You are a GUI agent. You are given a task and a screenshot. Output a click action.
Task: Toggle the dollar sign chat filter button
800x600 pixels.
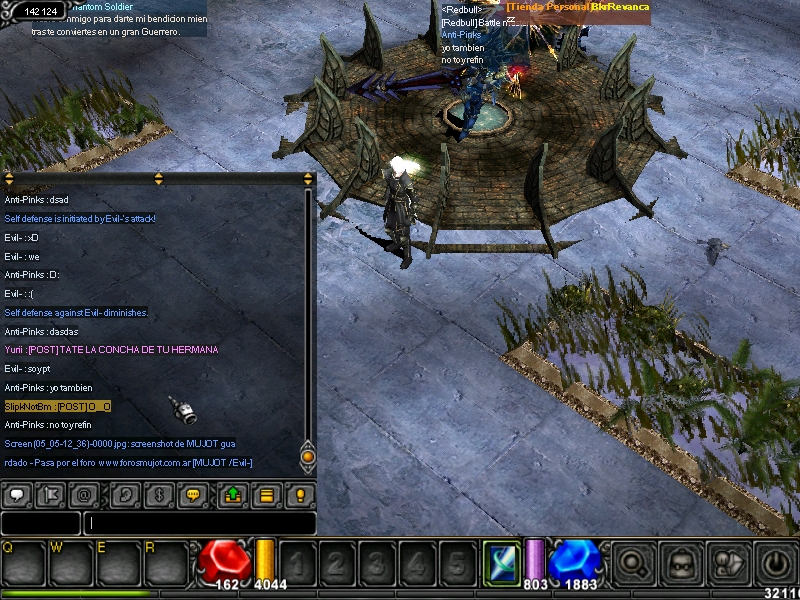[158, 495]
